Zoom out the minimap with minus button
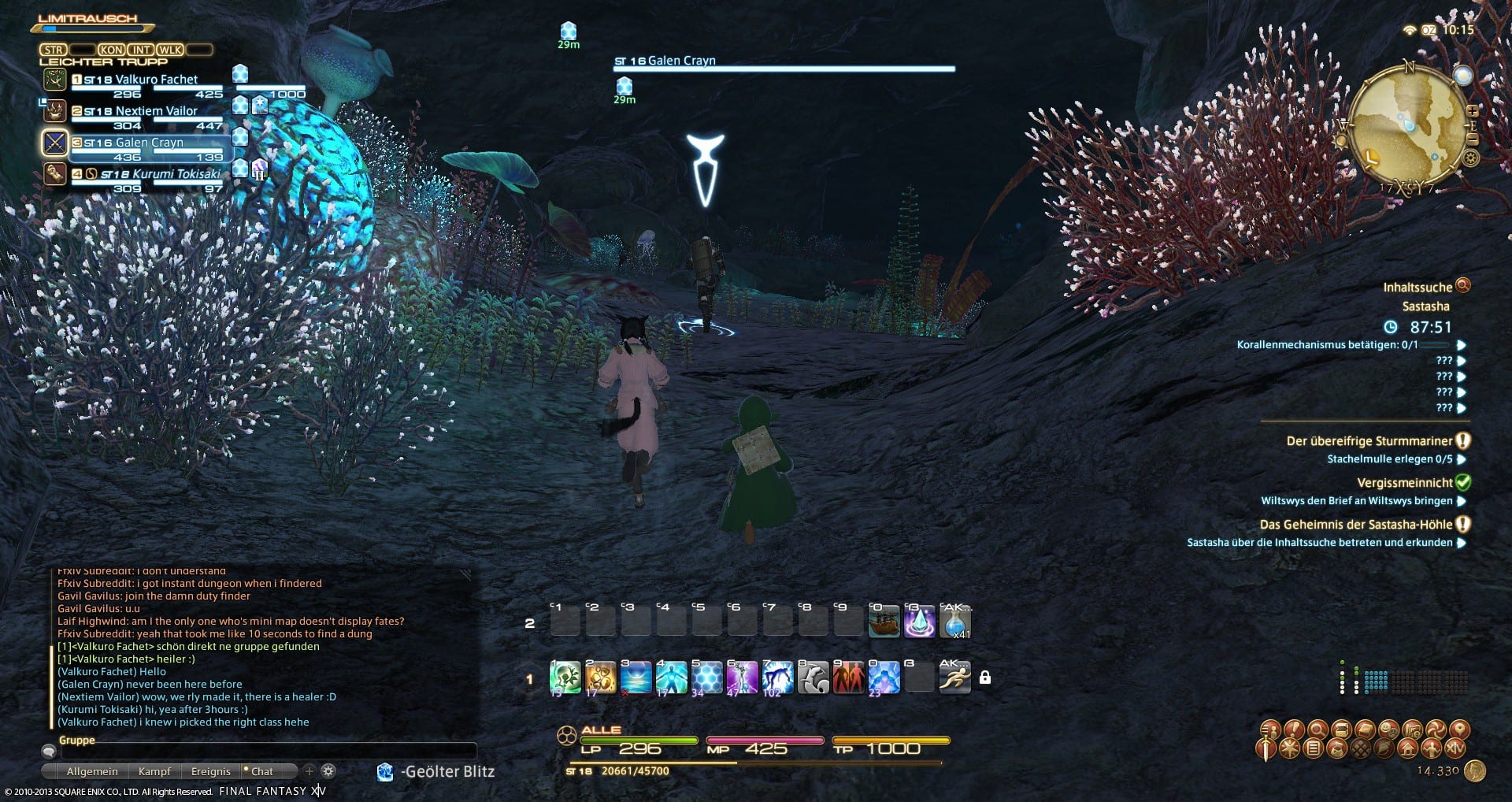Viewport: 1512px width, 802px height. 1473,140
